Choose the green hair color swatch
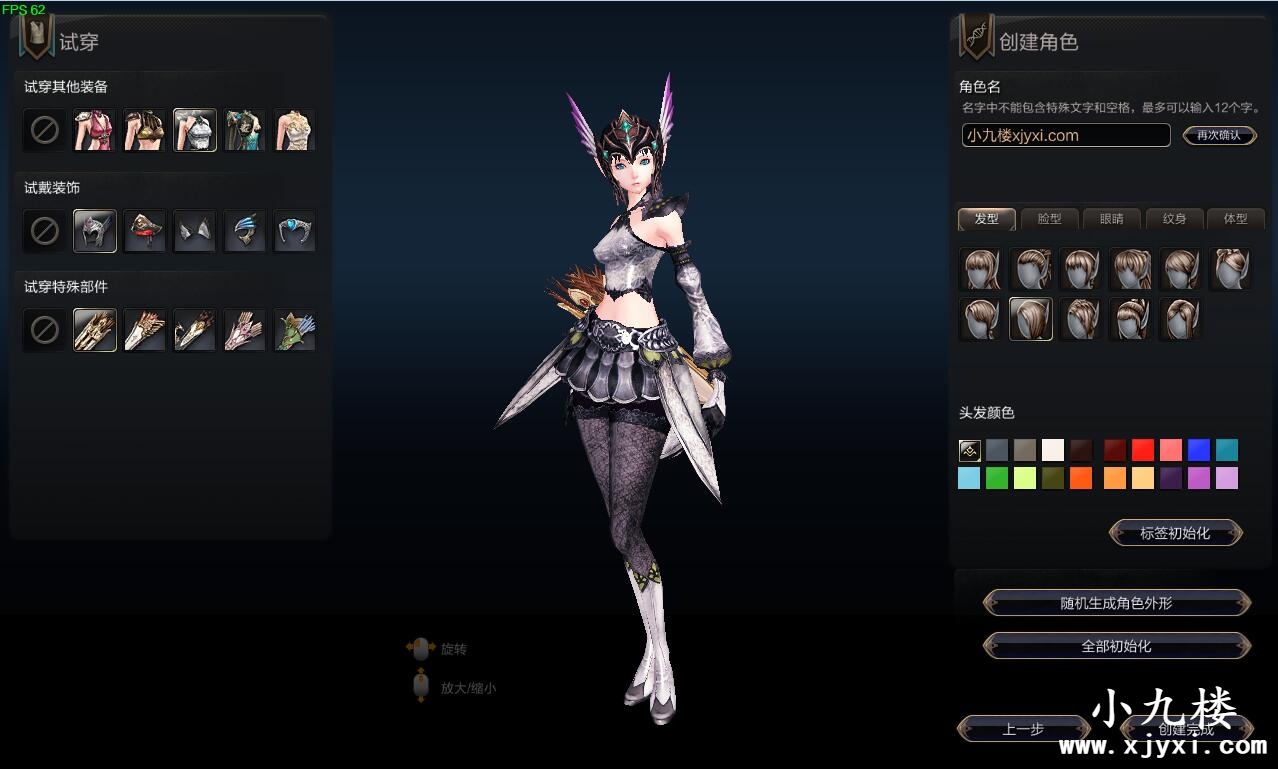Screen dimensions: 1278x769 pyautogui.click(x=997, y=478)
